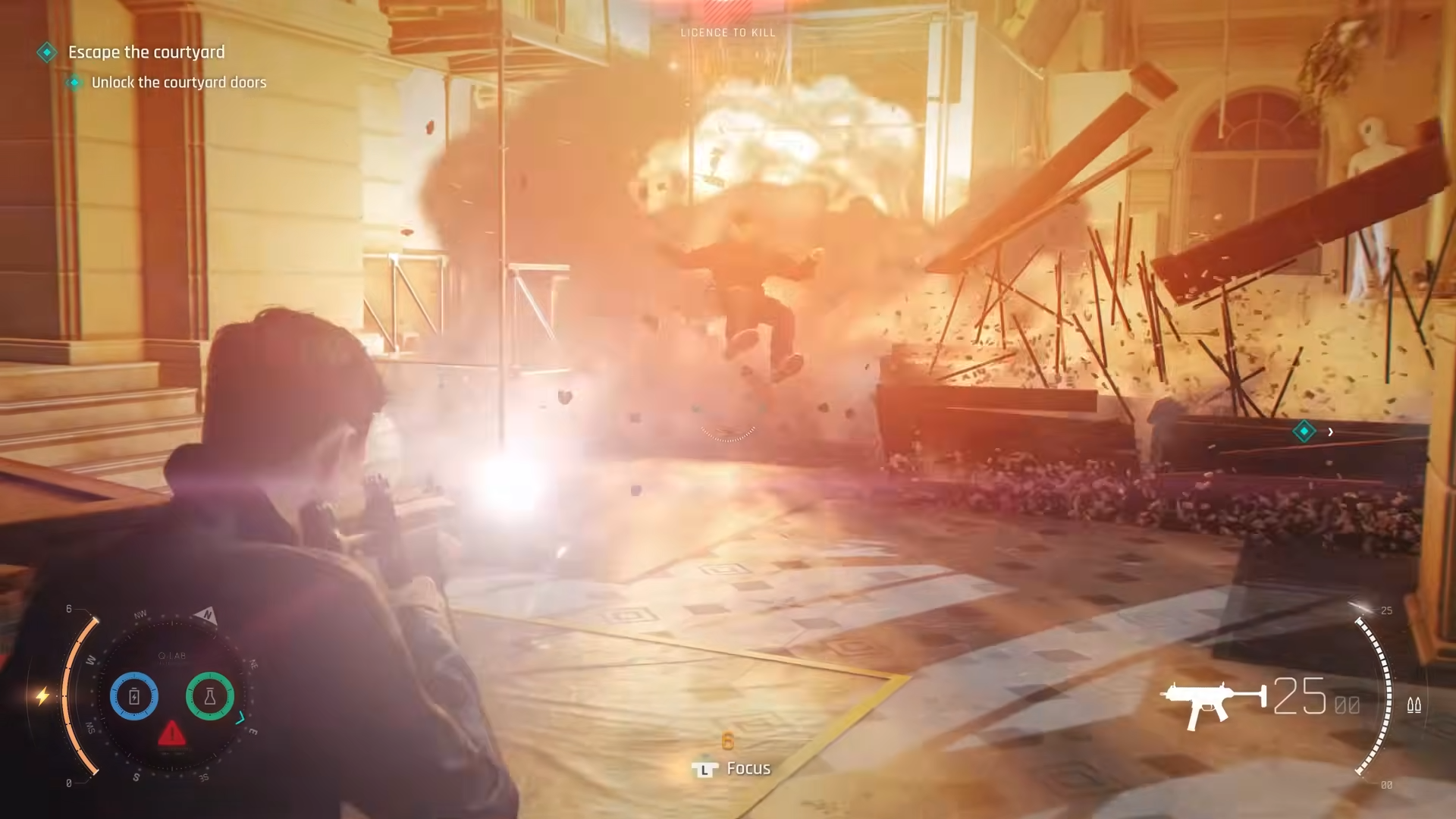Select the battery charge icon on the compass

[x=133, y=695]
